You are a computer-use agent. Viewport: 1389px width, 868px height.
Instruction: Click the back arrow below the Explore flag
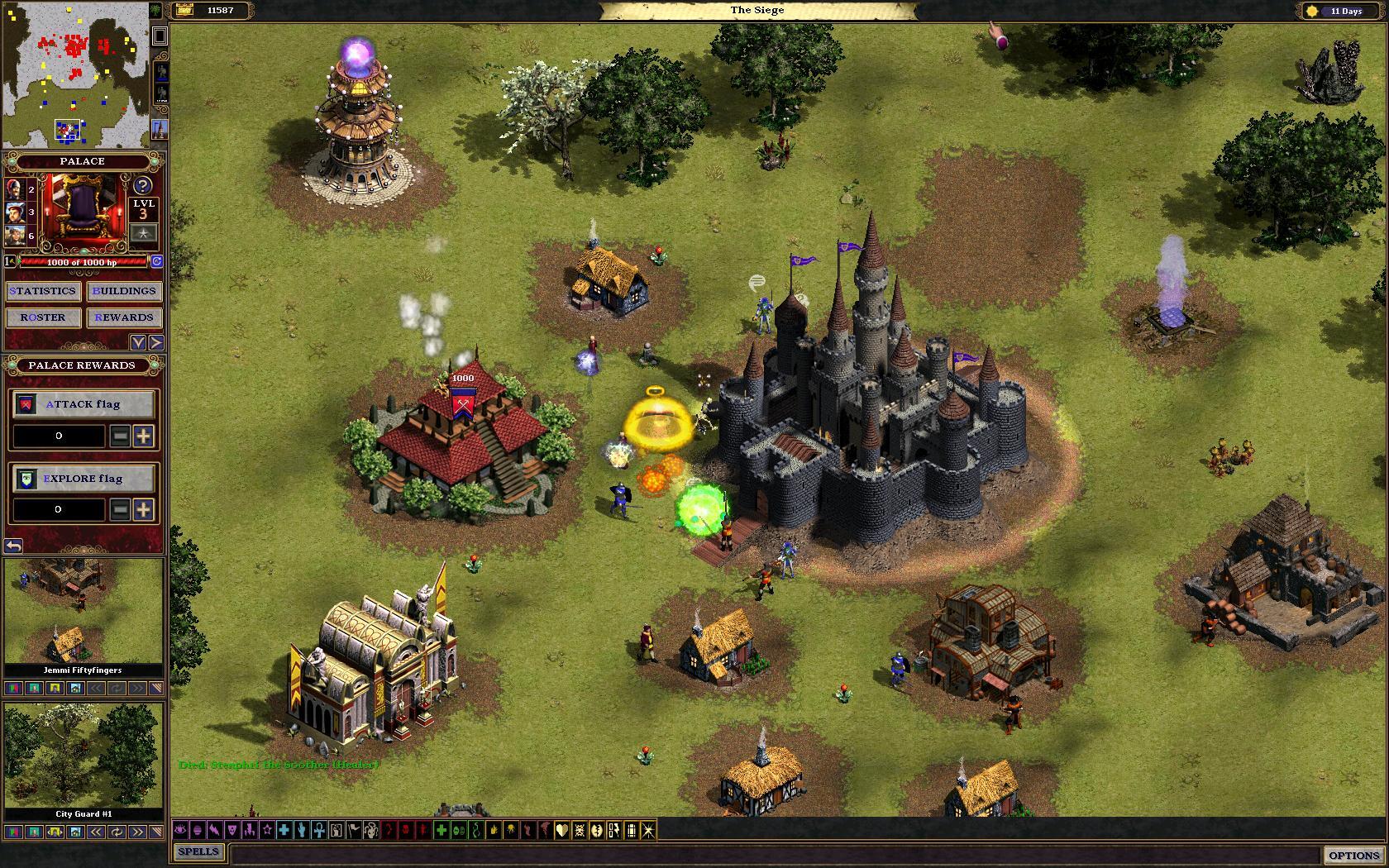click(x=14, y=545)
